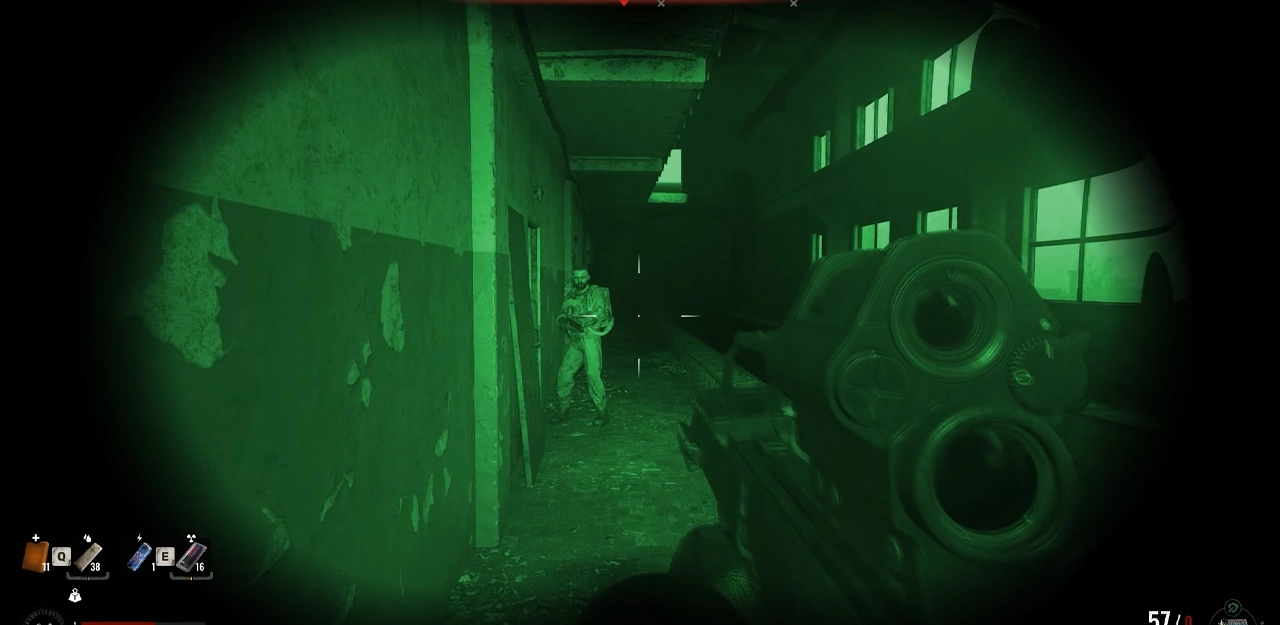Viewport: 1280px width, 625px height.
Task: Select the blue energy drink slot
Action: [x=140, y=556]
